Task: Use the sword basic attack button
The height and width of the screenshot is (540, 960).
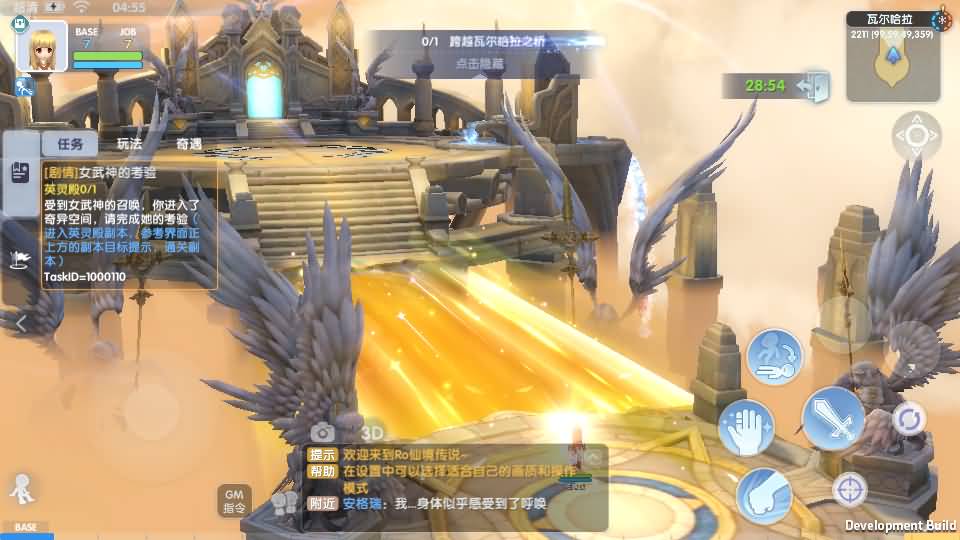Action: pyautogui.click(x=833, y=418)
